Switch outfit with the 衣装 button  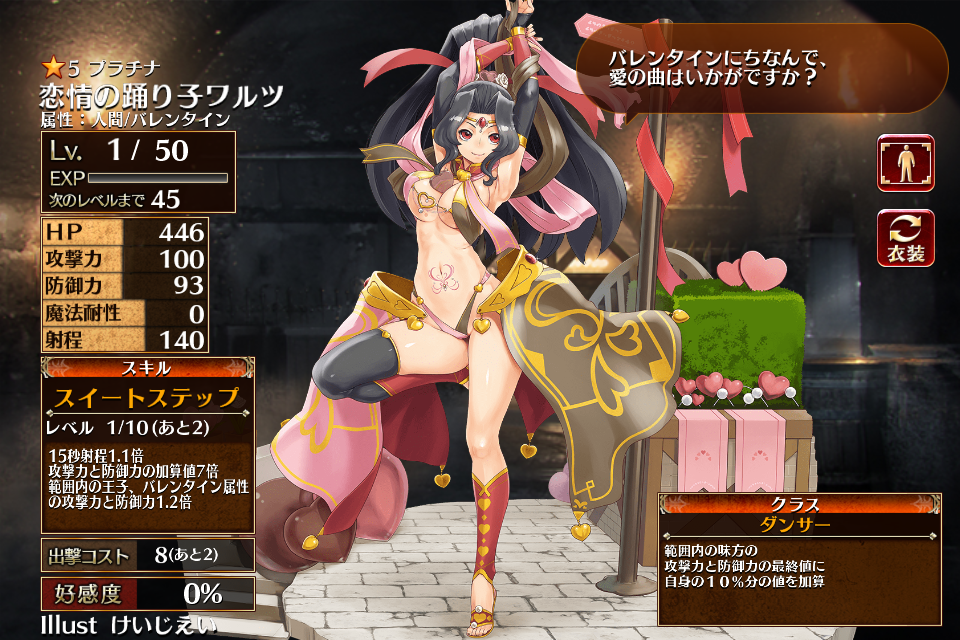click(905, 238)
